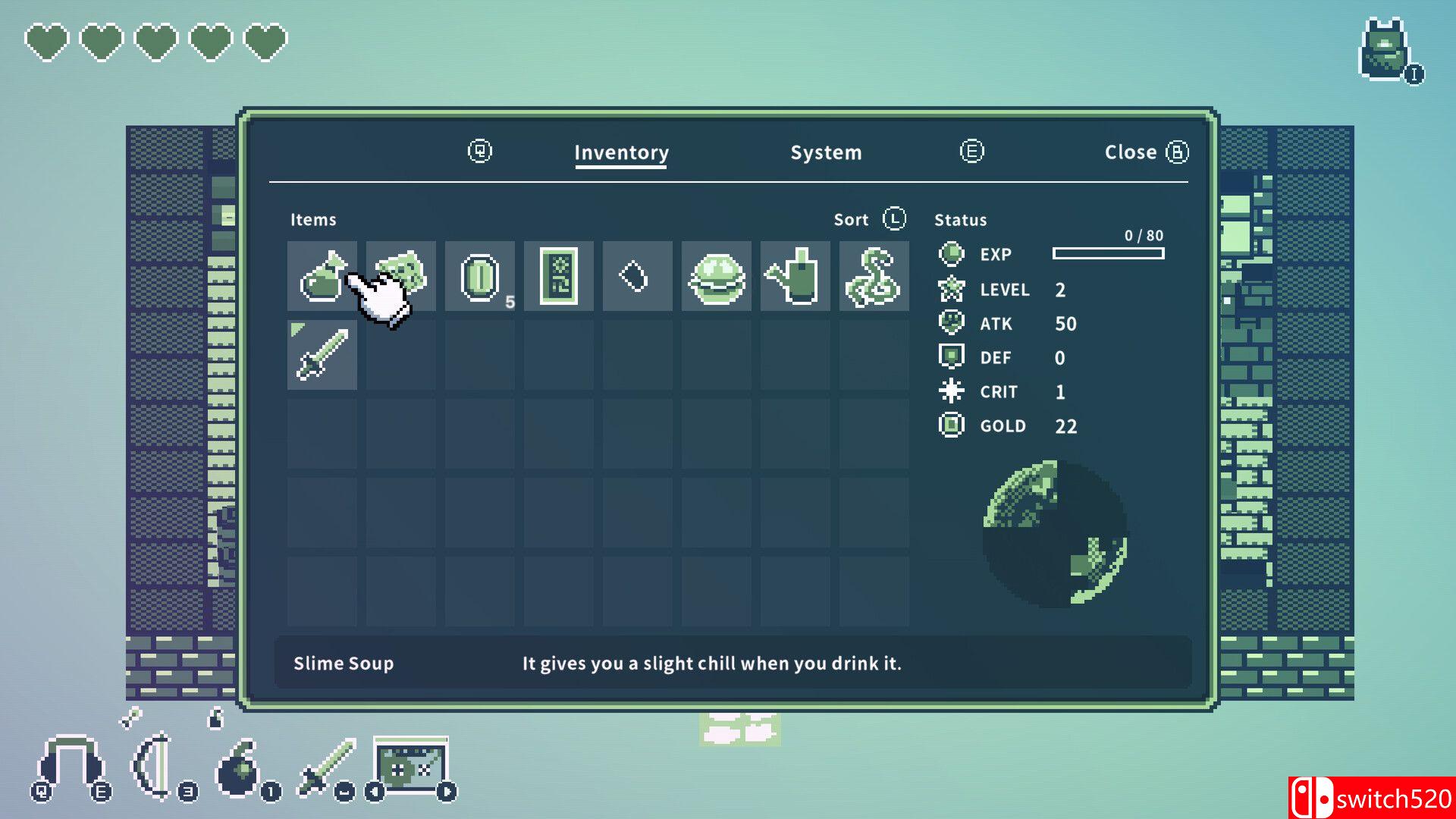Screen dimensions: 1456x819
Task: Close the inventory menu
Action: (1145, 152)
